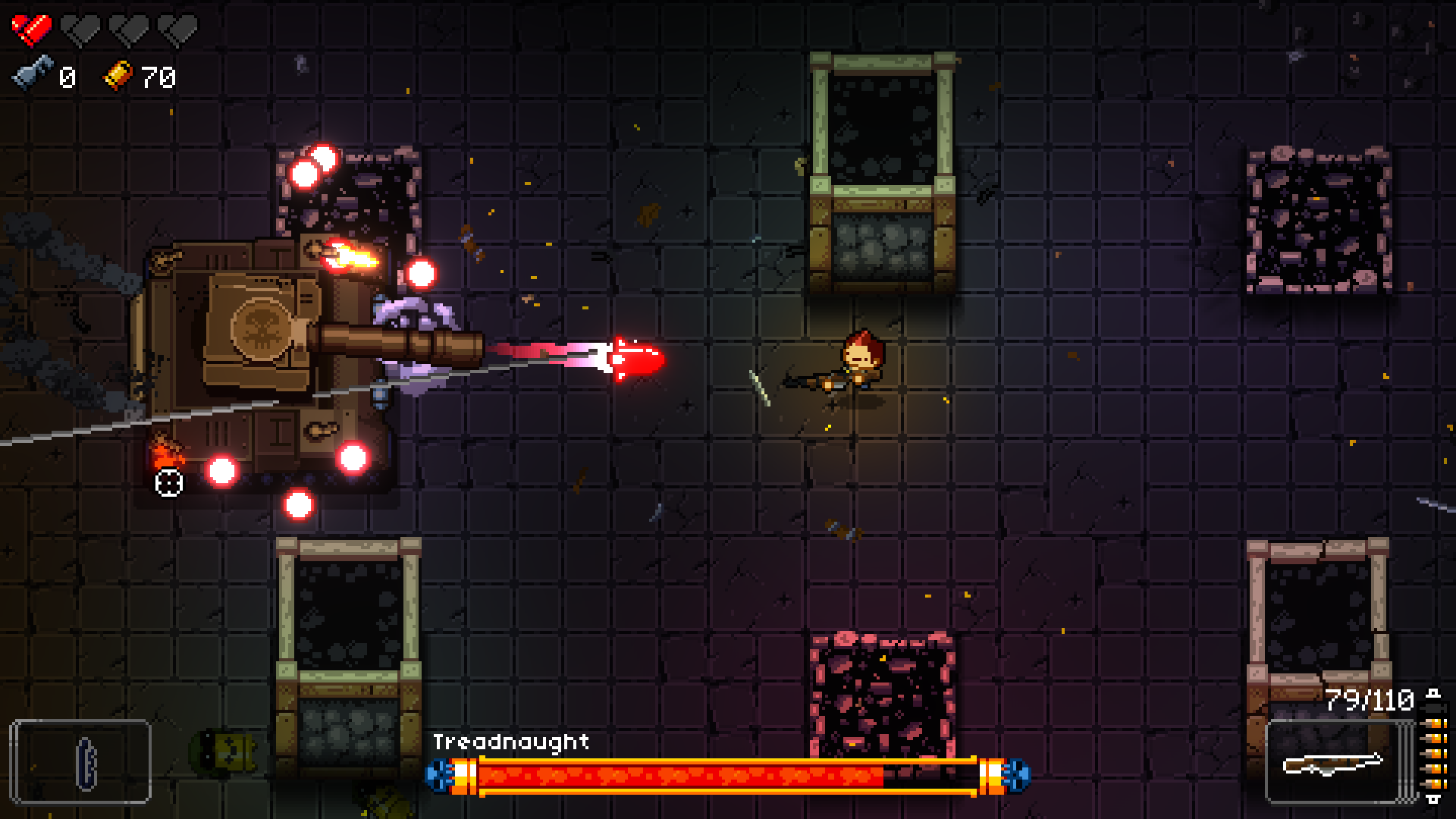Click the equipped rifle weapon slot

1332,762
